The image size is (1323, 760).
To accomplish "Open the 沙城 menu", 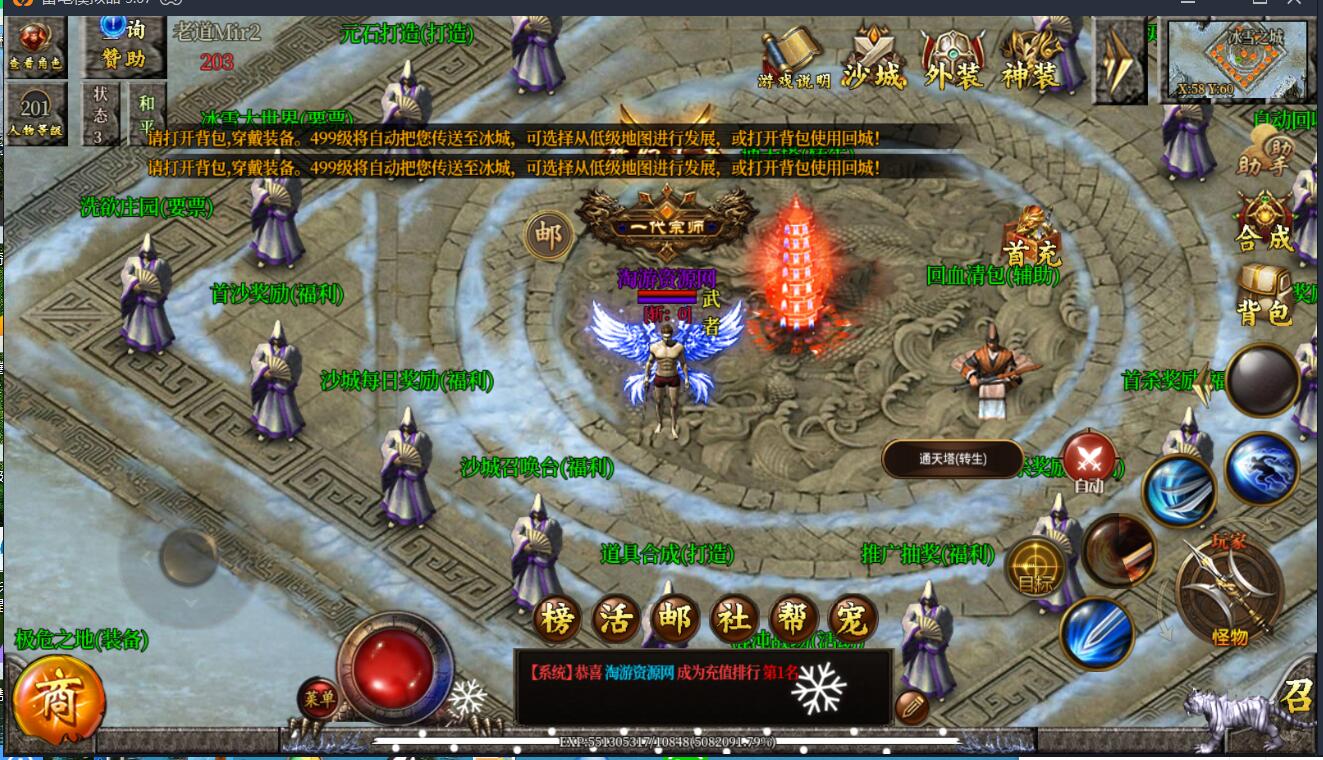I will (x=873, y=59).
